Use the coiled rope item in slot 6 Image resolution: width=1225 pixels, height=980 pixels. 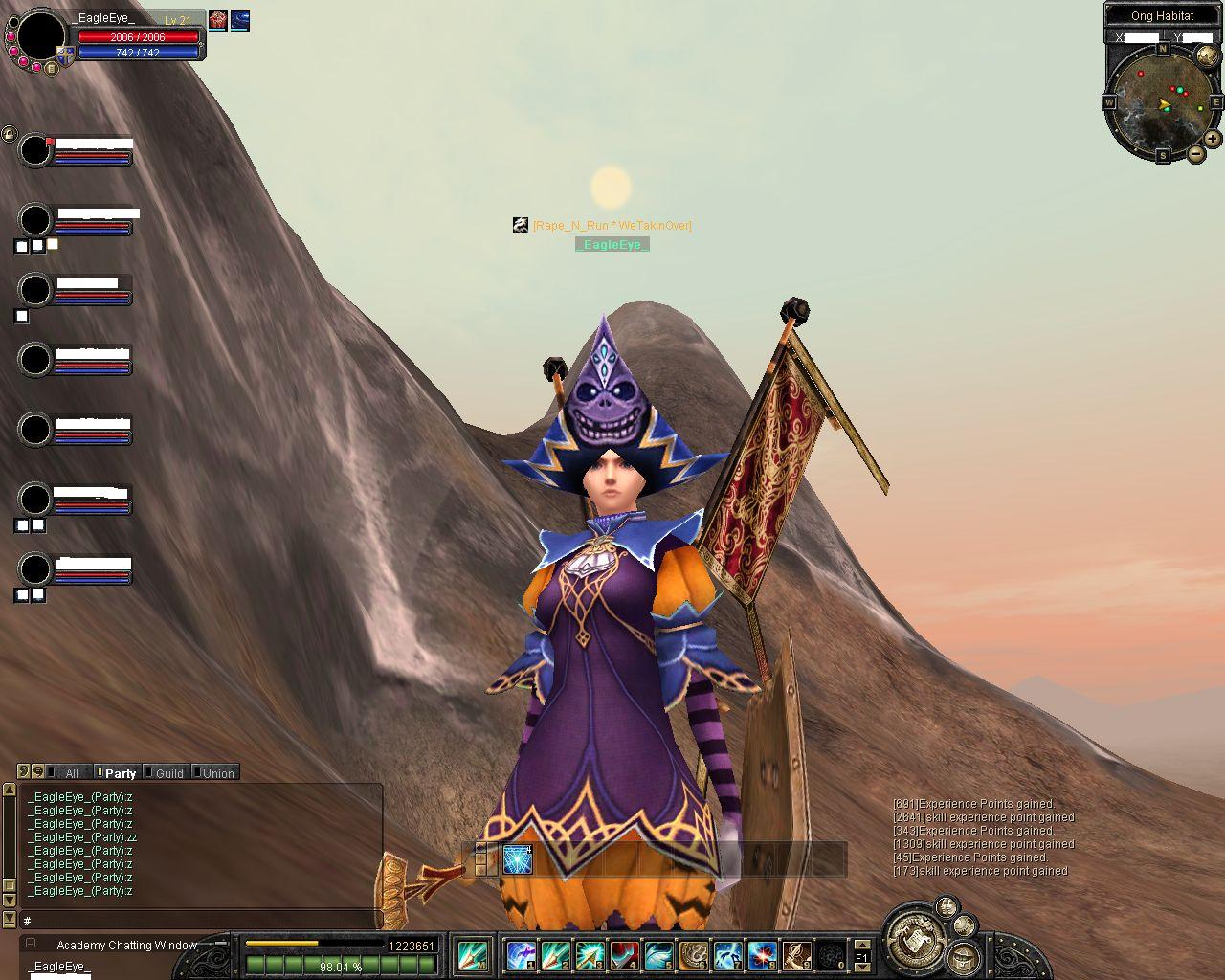pyautogui.click(x=693, y=955)
